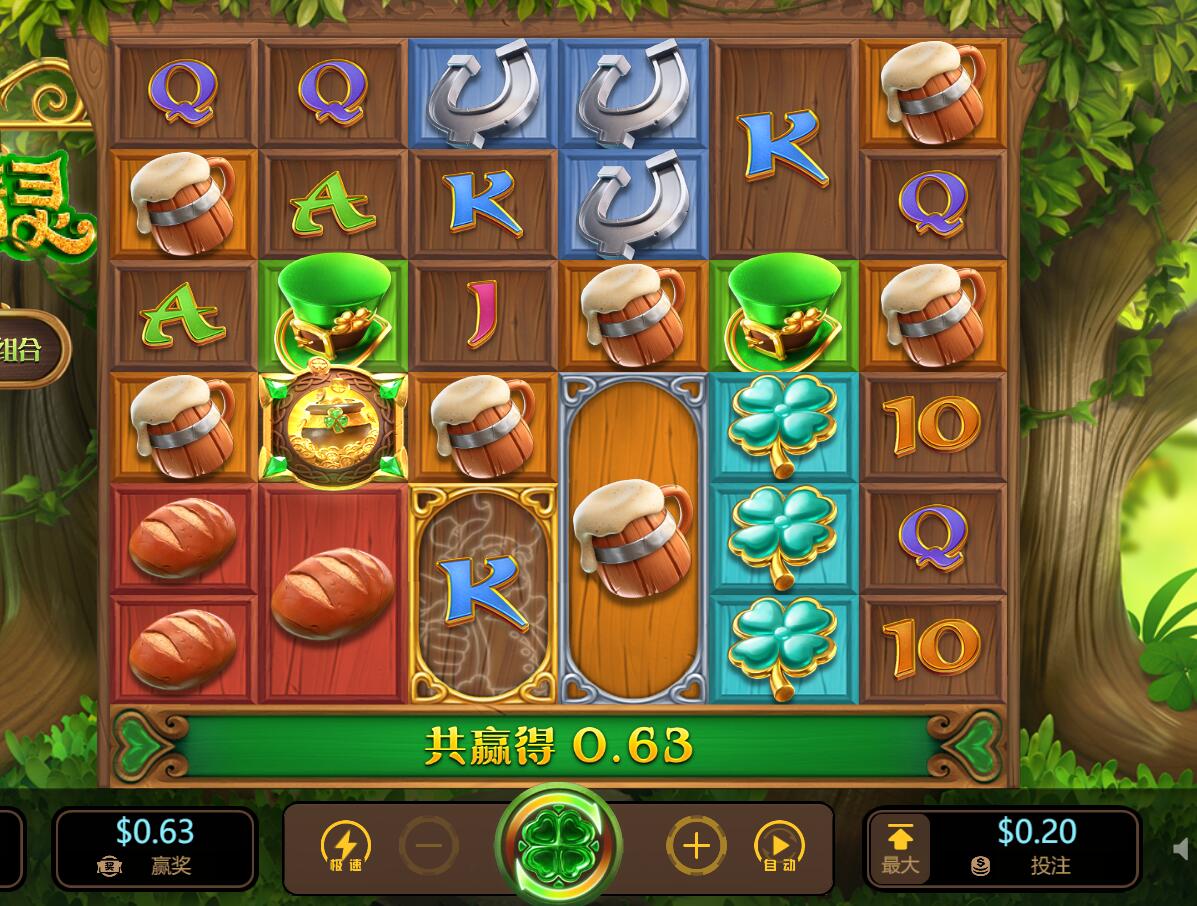The image size is (1197, 906).
Task: Open the 组合 combinations button
Action: point(30,350)
